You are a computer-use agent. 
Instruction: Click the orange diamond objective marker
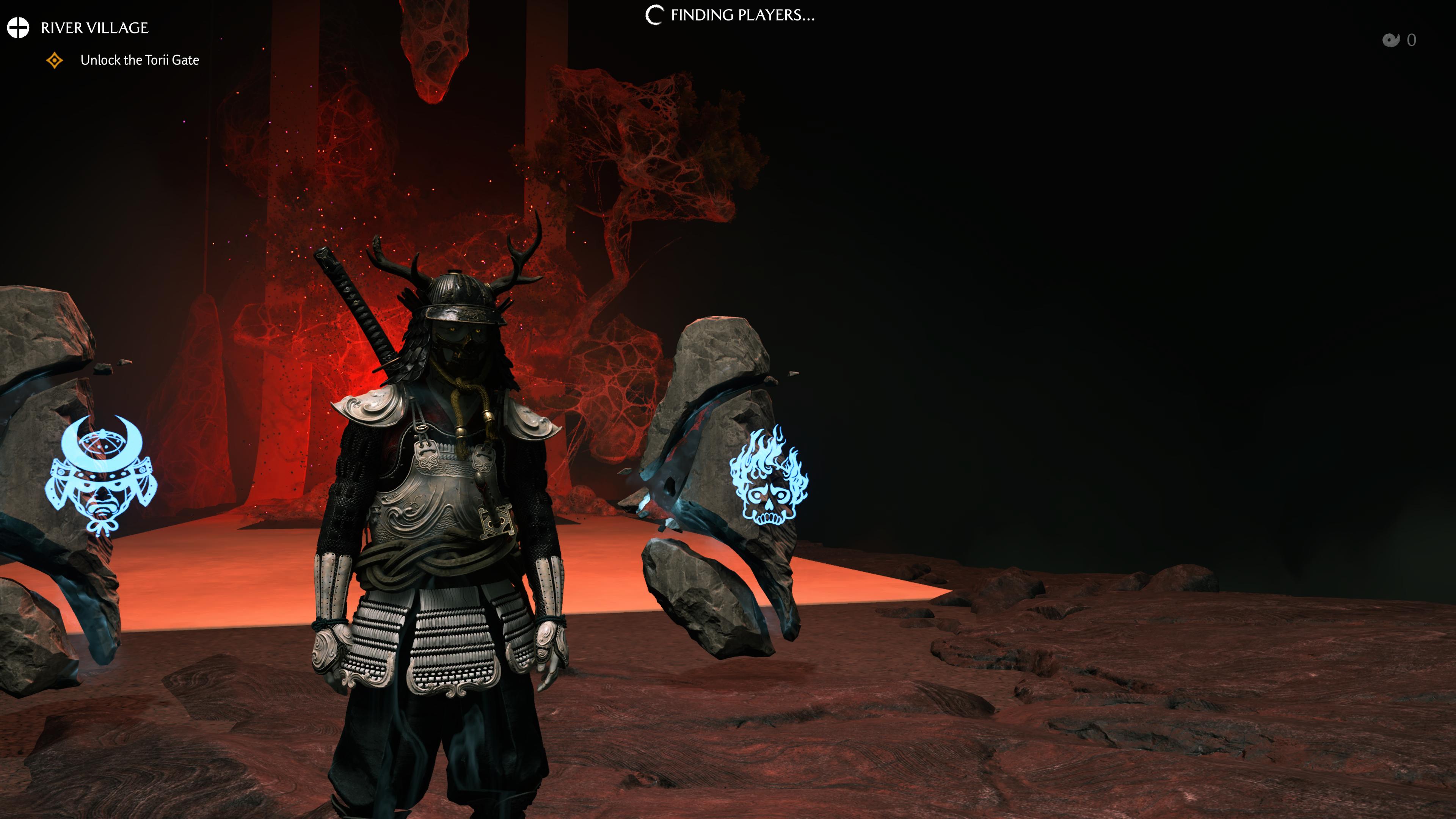55,60
